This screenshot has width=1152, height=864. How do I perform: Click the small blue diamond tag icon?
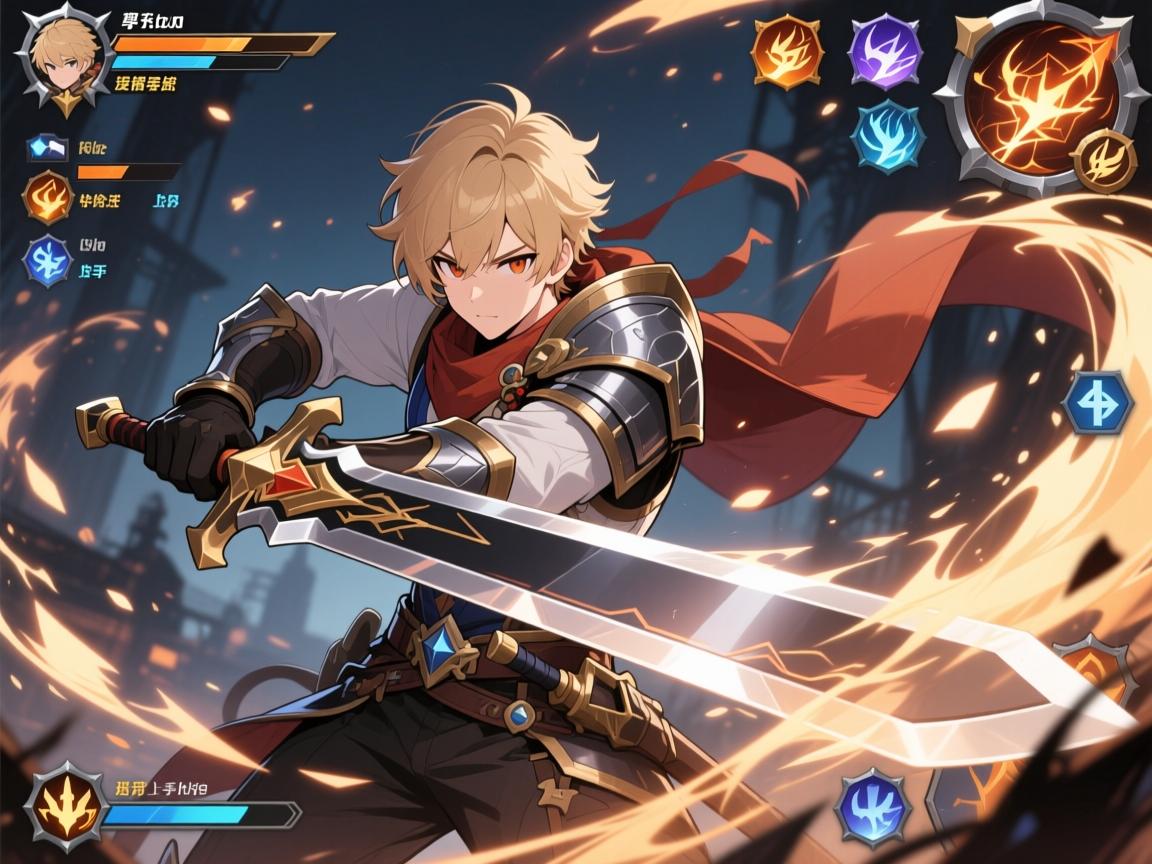coord(46,149)
